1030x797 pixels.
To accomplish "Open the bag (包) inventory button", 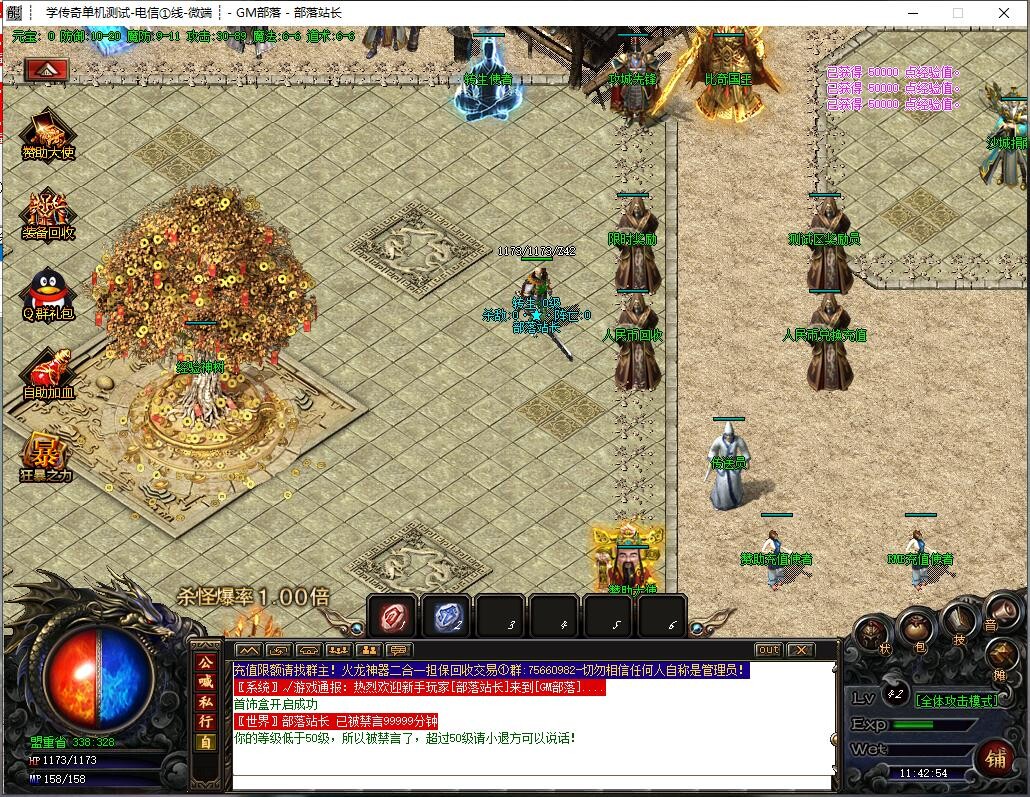I will click(x=916, y=627).
